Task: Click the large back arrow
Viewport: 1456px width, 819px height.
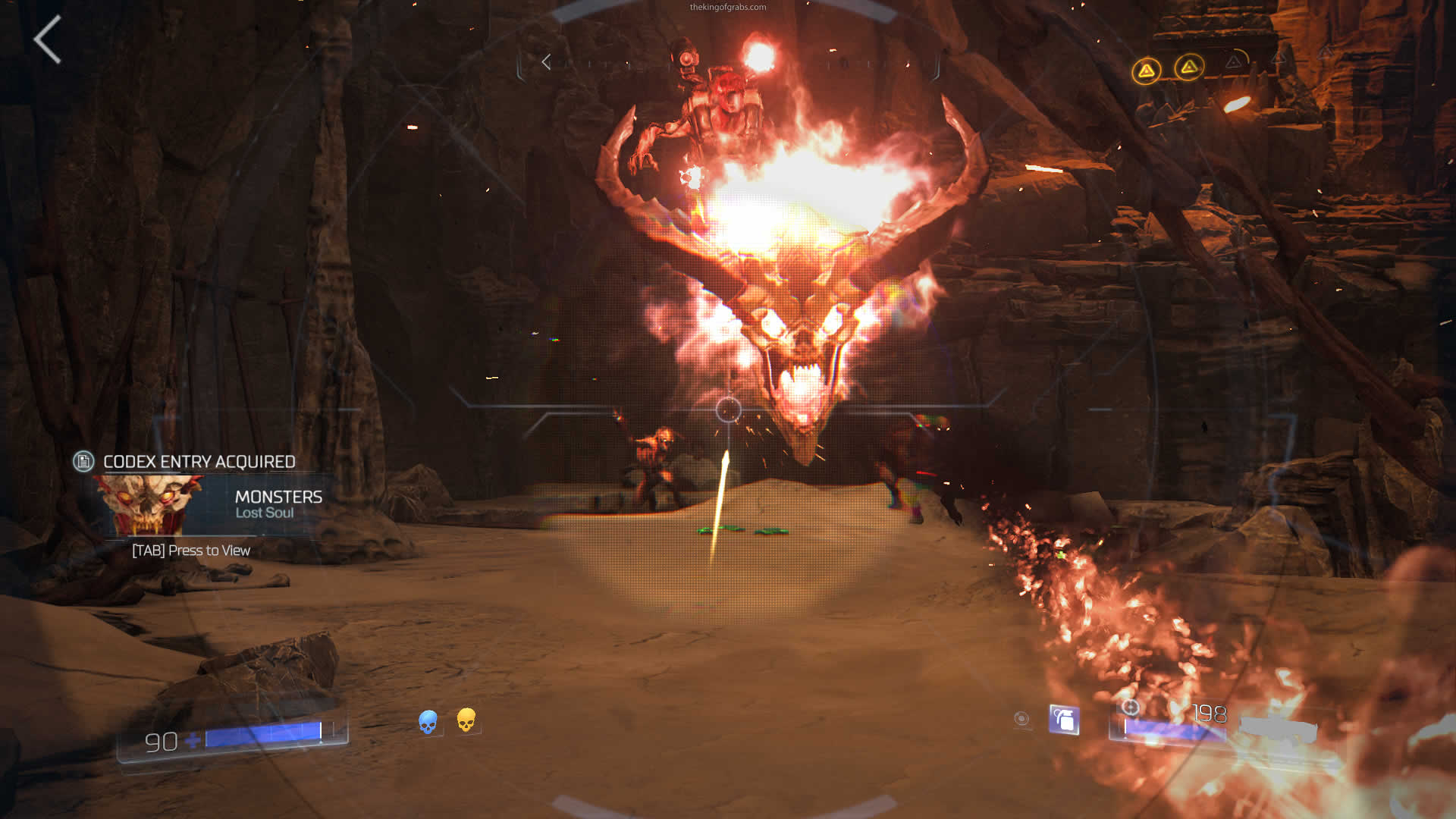Action: (47, 39)
